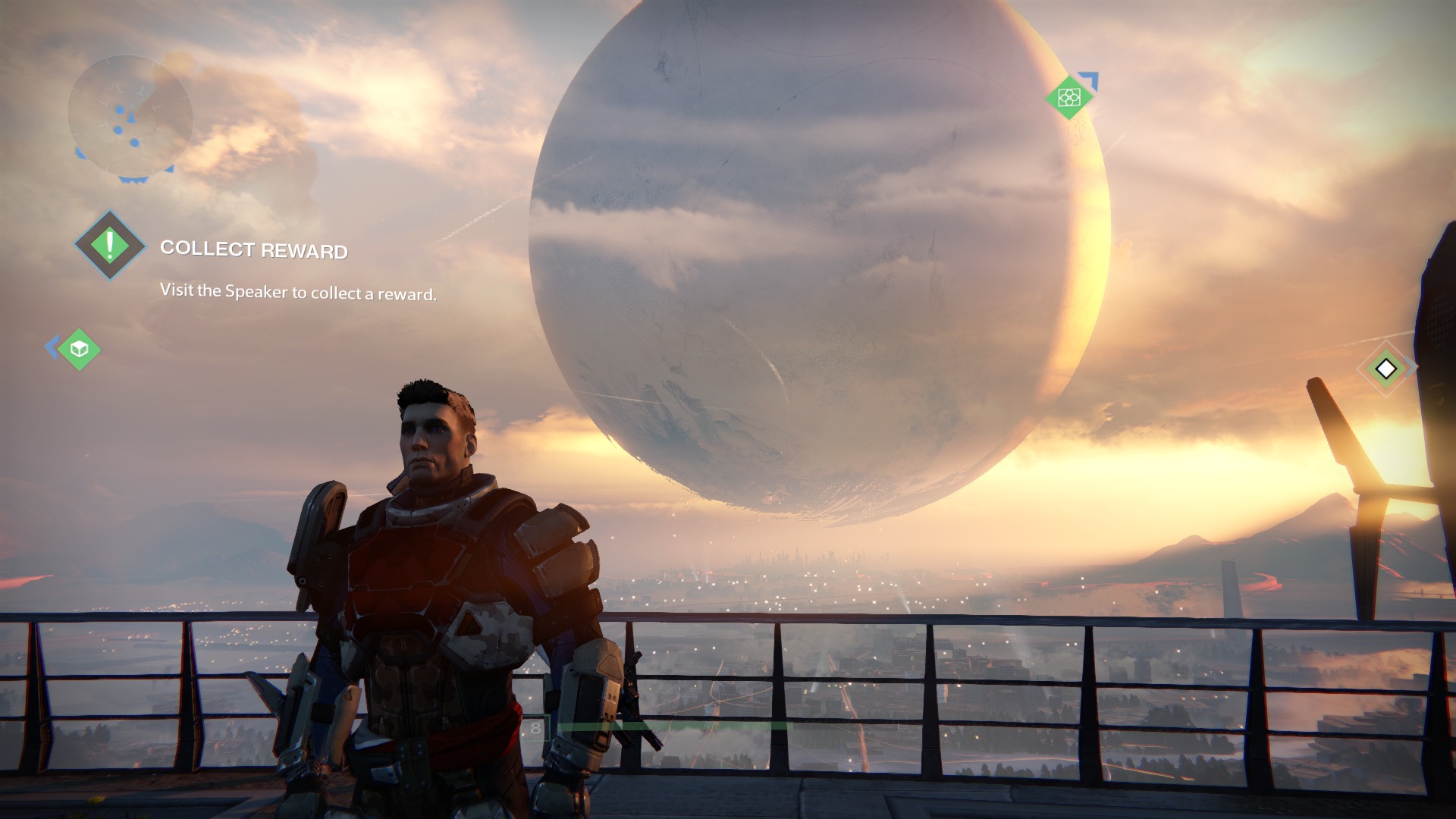The height and width of the screenshot is (819, 1456).
Task: Open the circular radar minimap
Action: click(130, 116)
